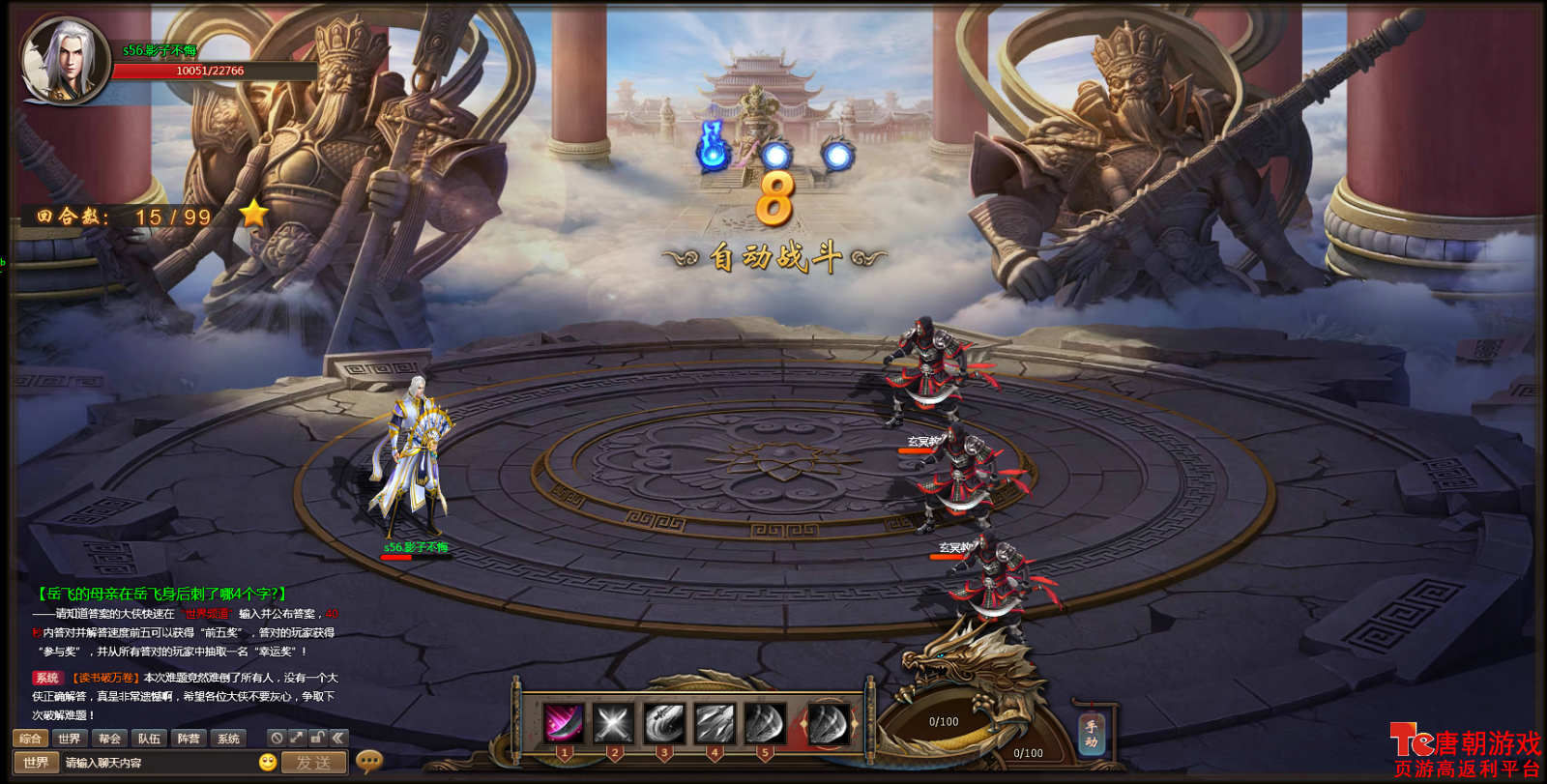Trigger the sword whirlwind skill in slot 3
1547x784 pixels.
click(x=664, y=723)
